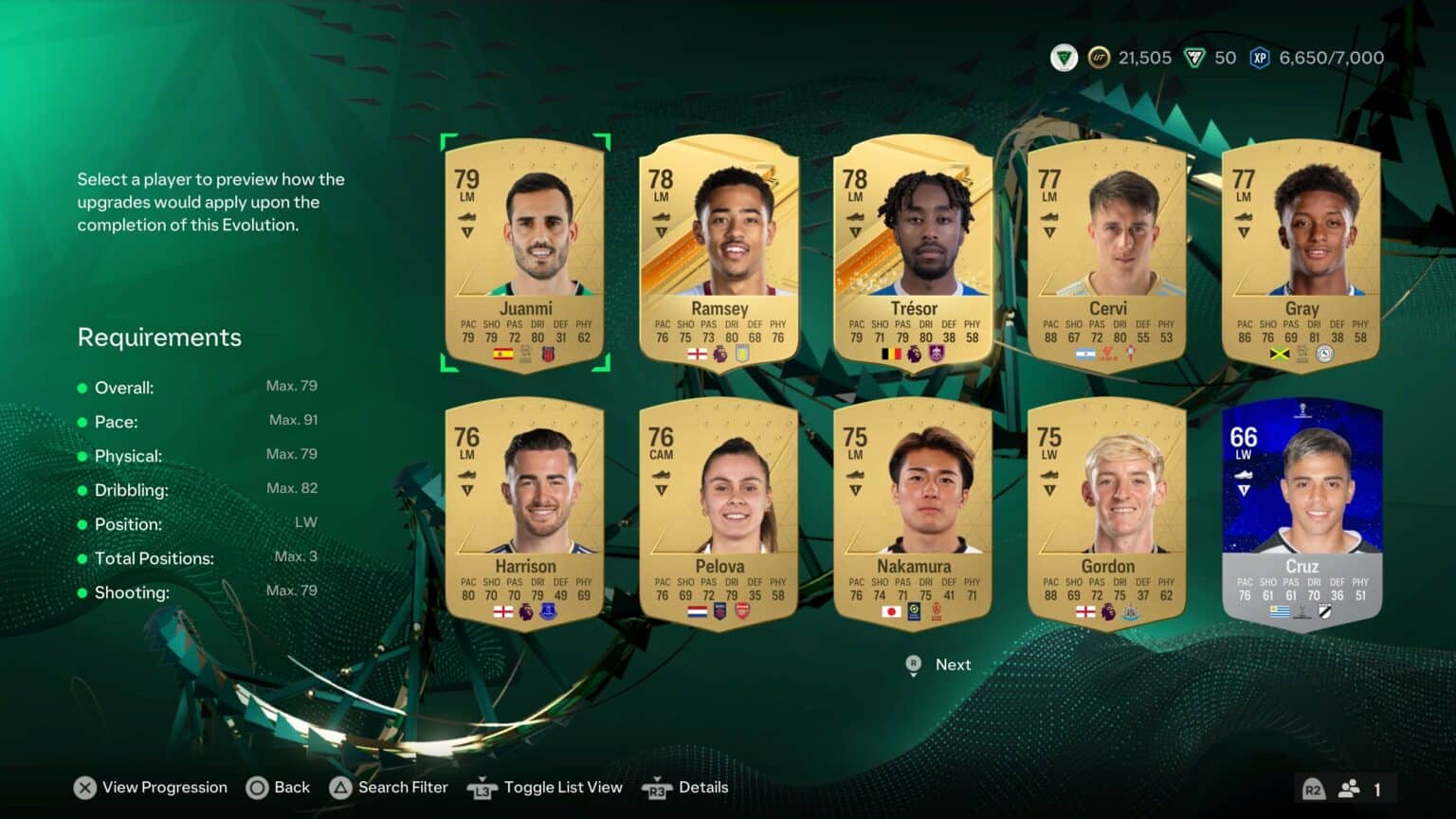Select the green FC Points icon
Image resolution: width=1456 pixels, height=819 pixels.
pos(1193,57)
